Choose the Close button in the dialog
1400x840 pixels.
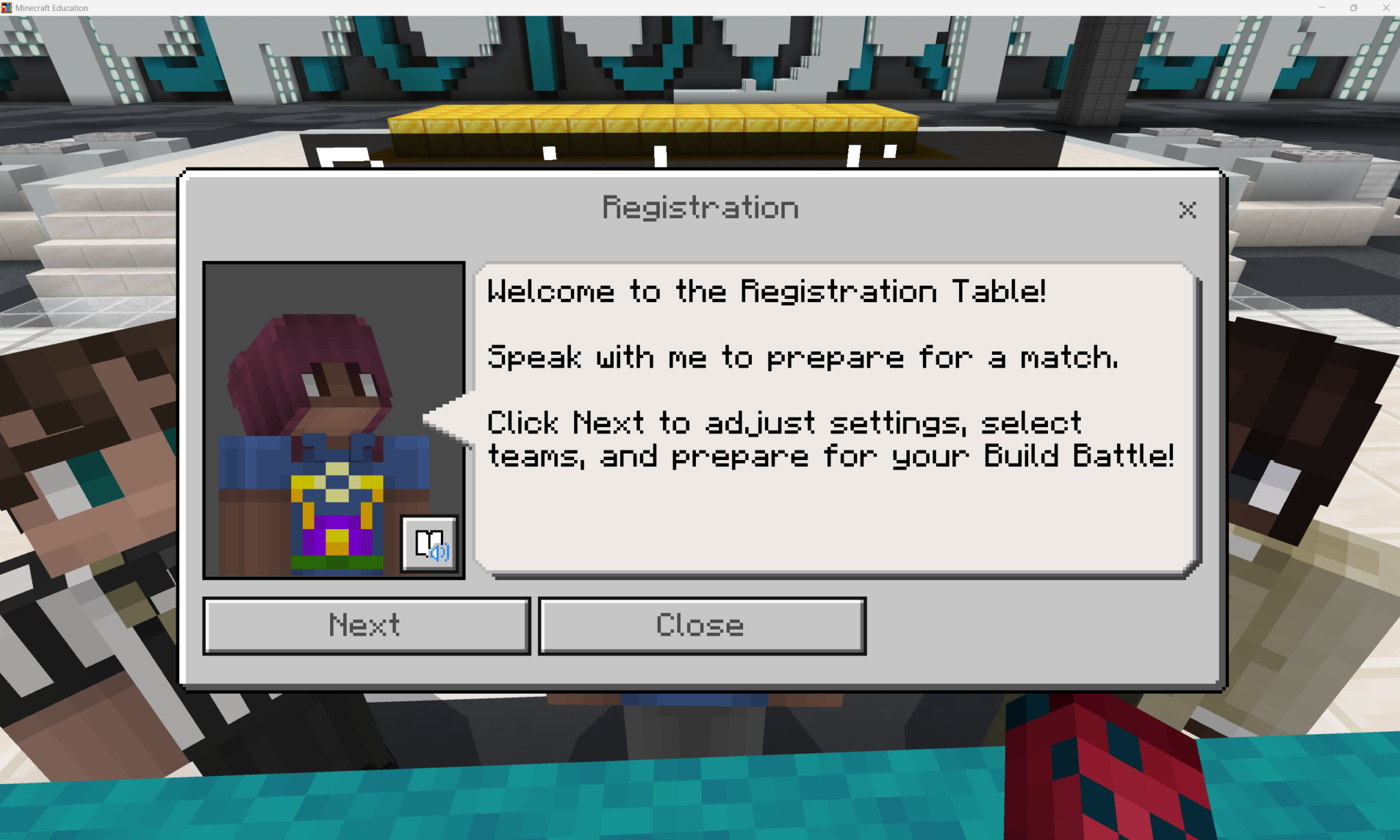(702, 625)
